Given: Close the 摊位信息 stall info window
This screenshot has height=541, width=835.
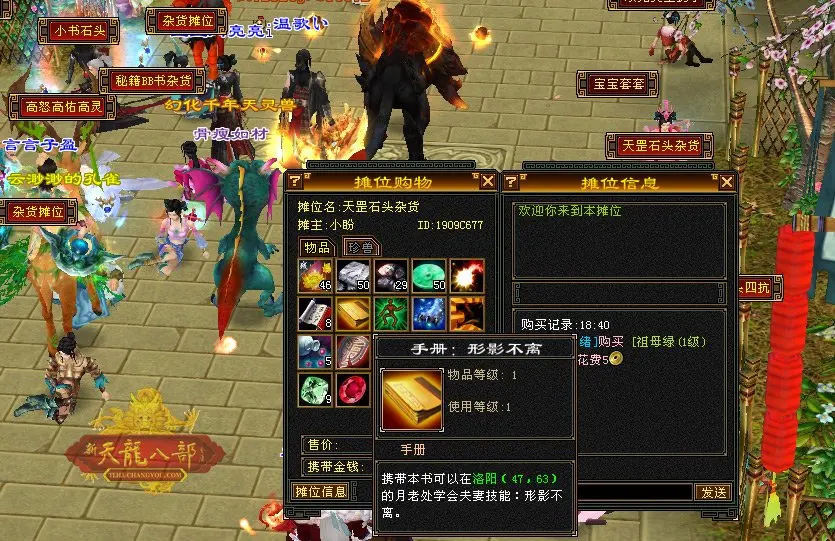Looking at the screenshot, I should point(727,182).
